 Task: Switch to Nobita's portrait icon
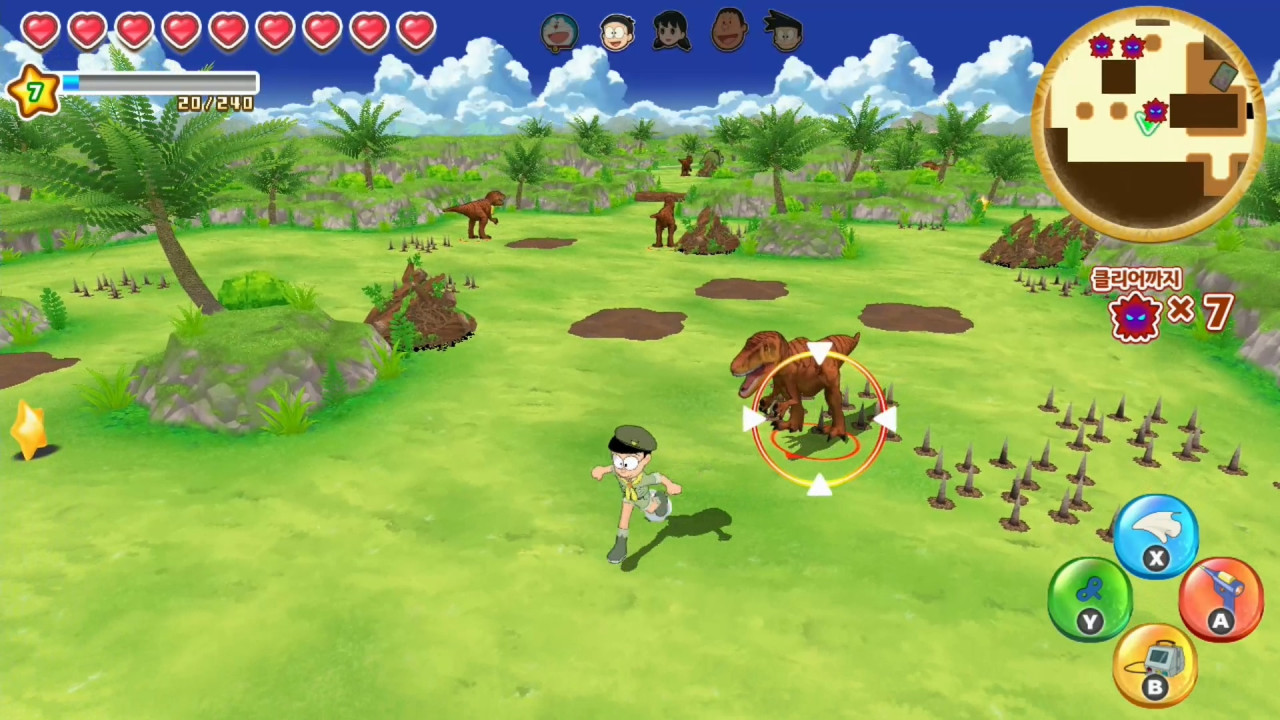click(617, 32)
